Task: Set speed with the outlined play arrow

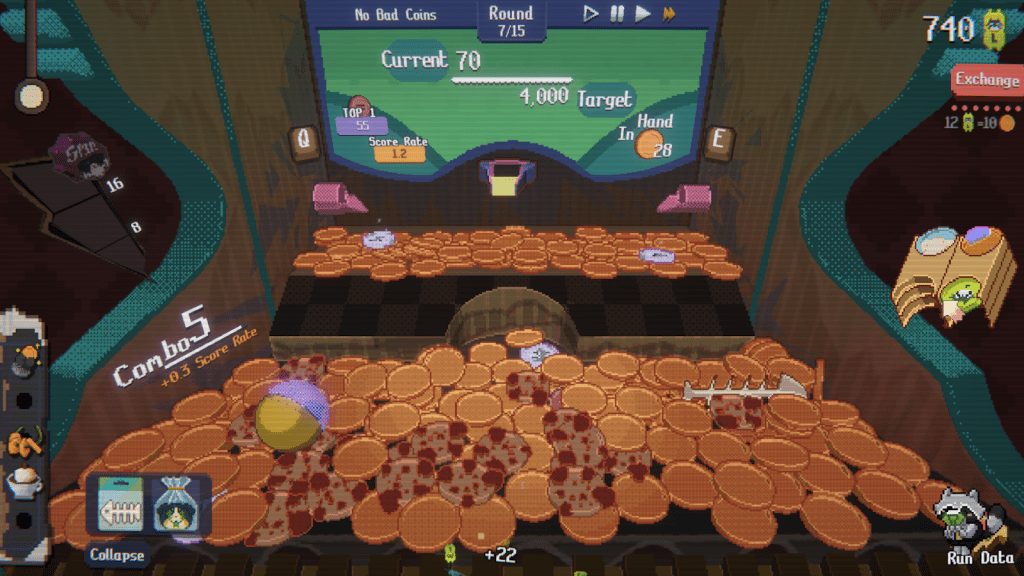Action: pyautogui.click(x=591, y=14)
